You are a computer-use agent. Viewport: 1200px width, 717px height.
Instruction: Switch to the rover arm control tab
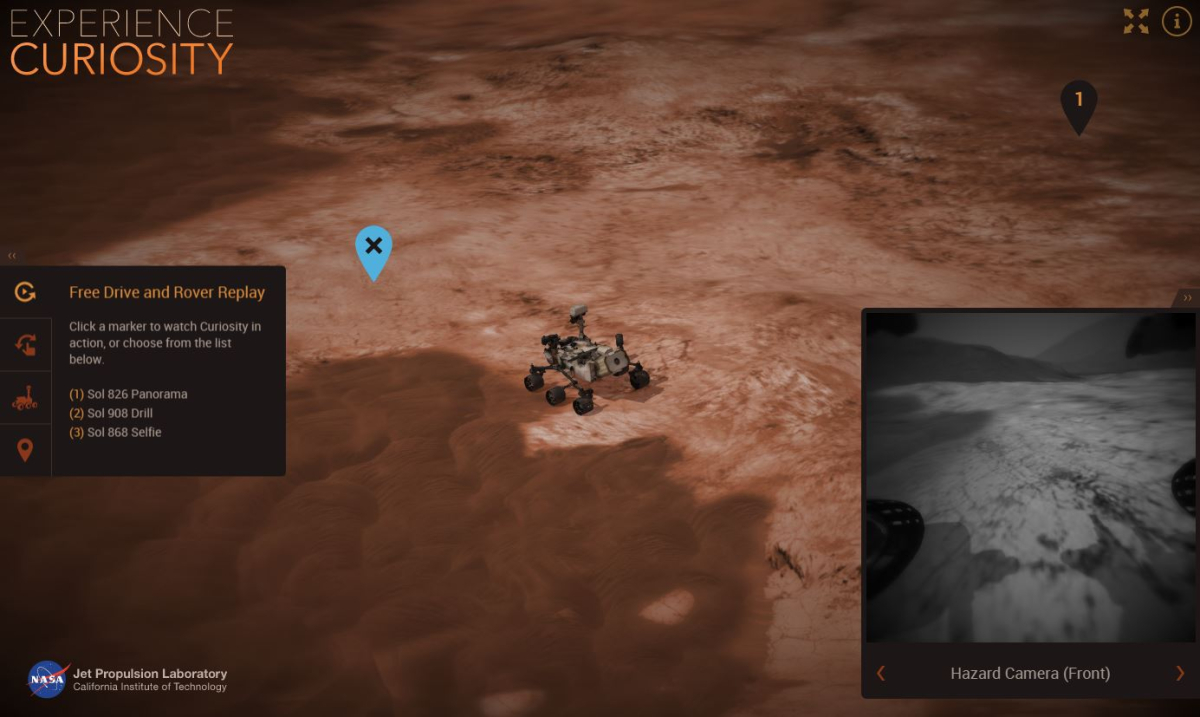tap(25, 346)
